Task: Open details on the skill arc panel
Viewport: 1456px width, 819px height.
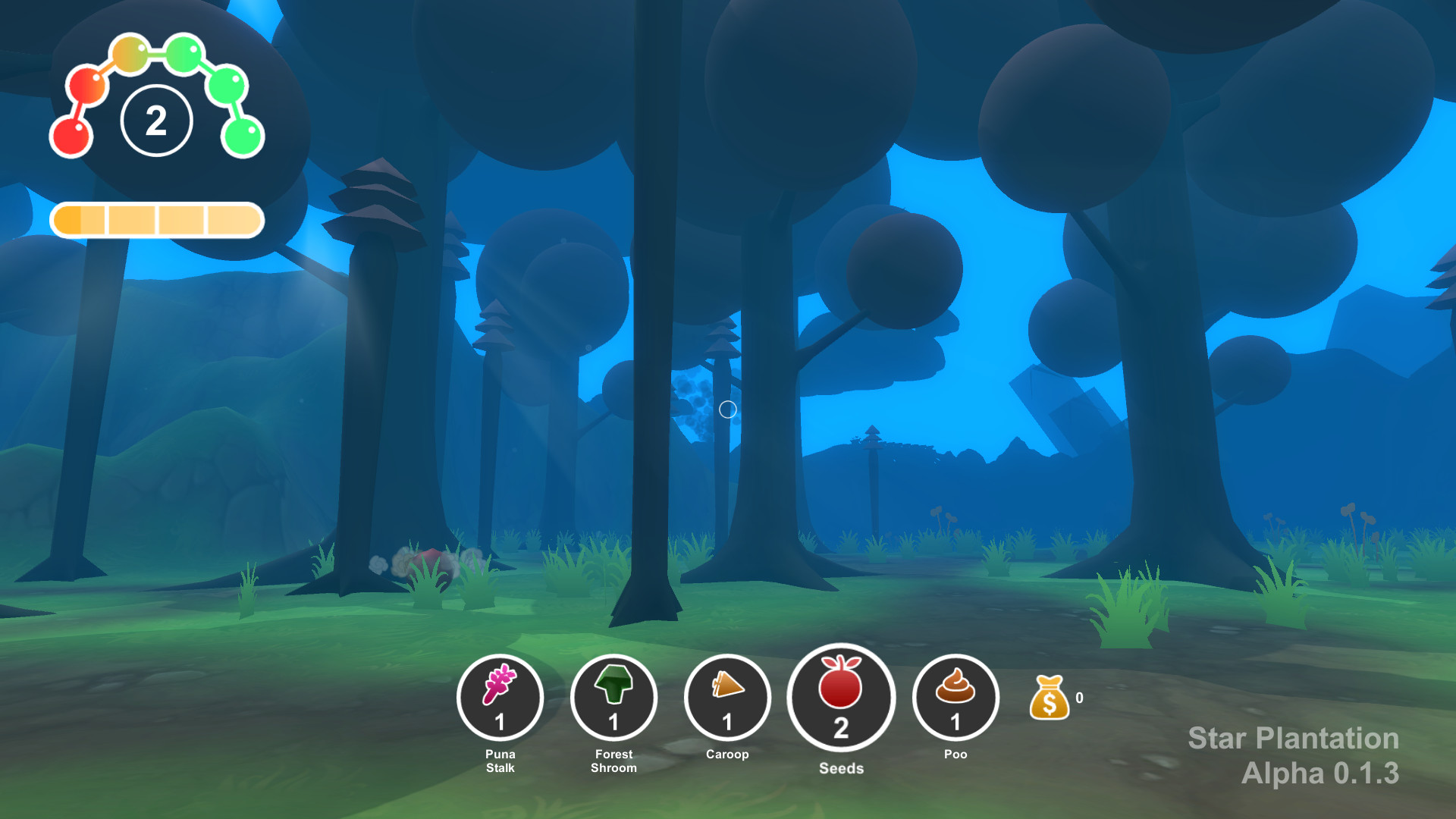Action: coord(157,91)
